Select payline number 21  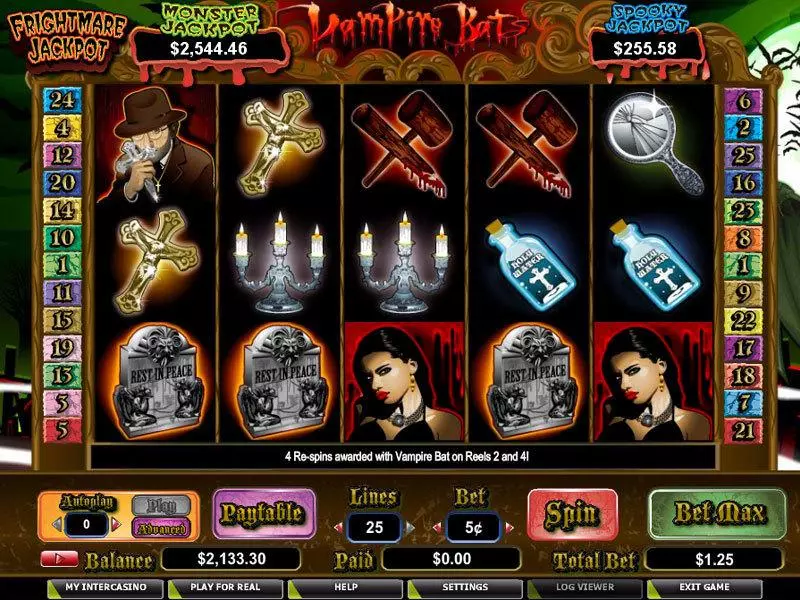(743, 431)
